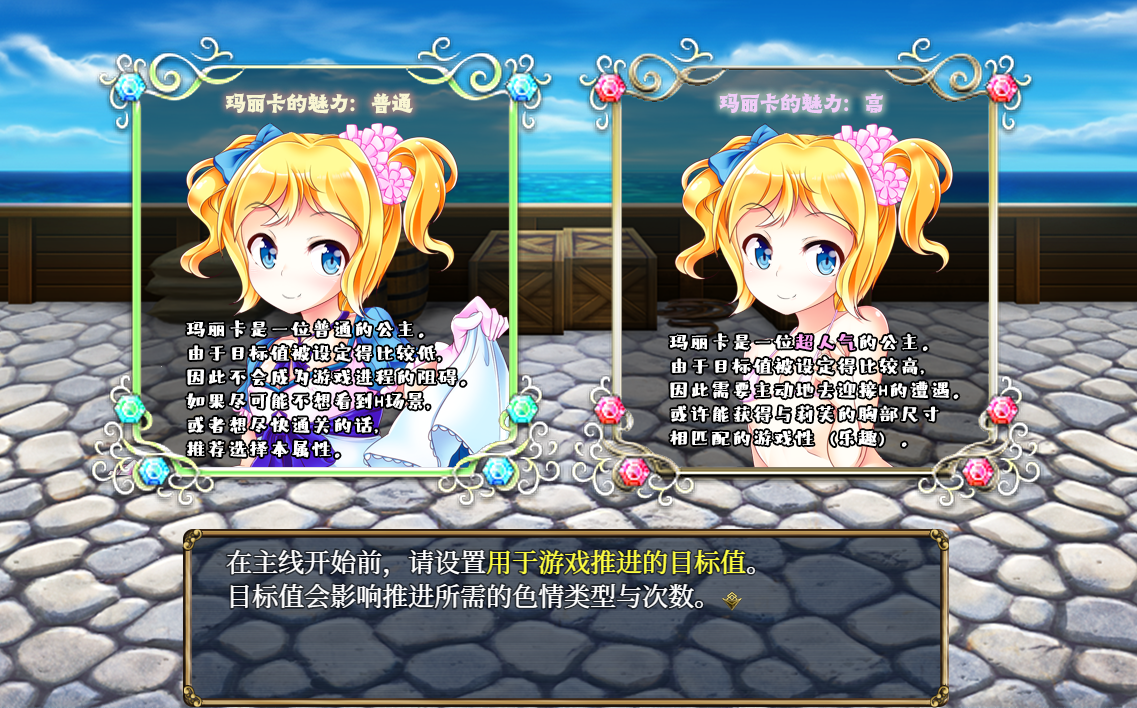Advance the dialogue message box
This screenshot has width=1137, height=708.
coord(565,615)
